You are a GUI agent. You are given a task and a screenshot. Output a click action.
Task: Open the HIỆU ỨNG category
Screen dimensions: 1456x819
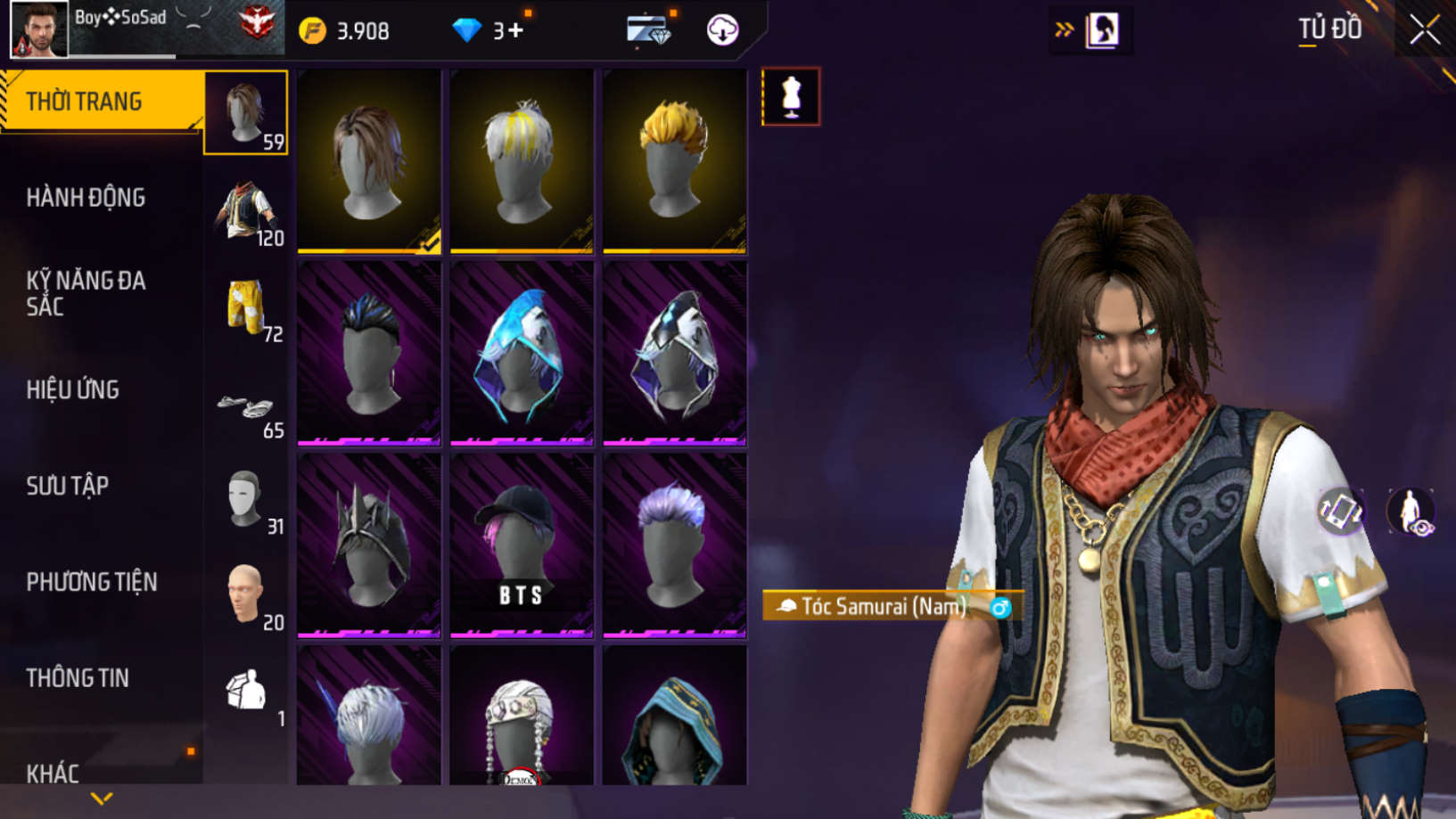73,389
